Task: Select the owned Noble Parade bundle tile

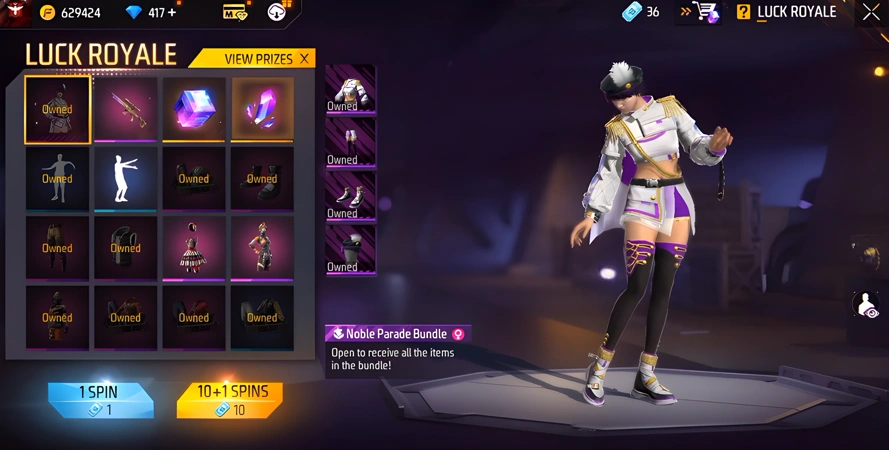Action: [x=57, y=109]
